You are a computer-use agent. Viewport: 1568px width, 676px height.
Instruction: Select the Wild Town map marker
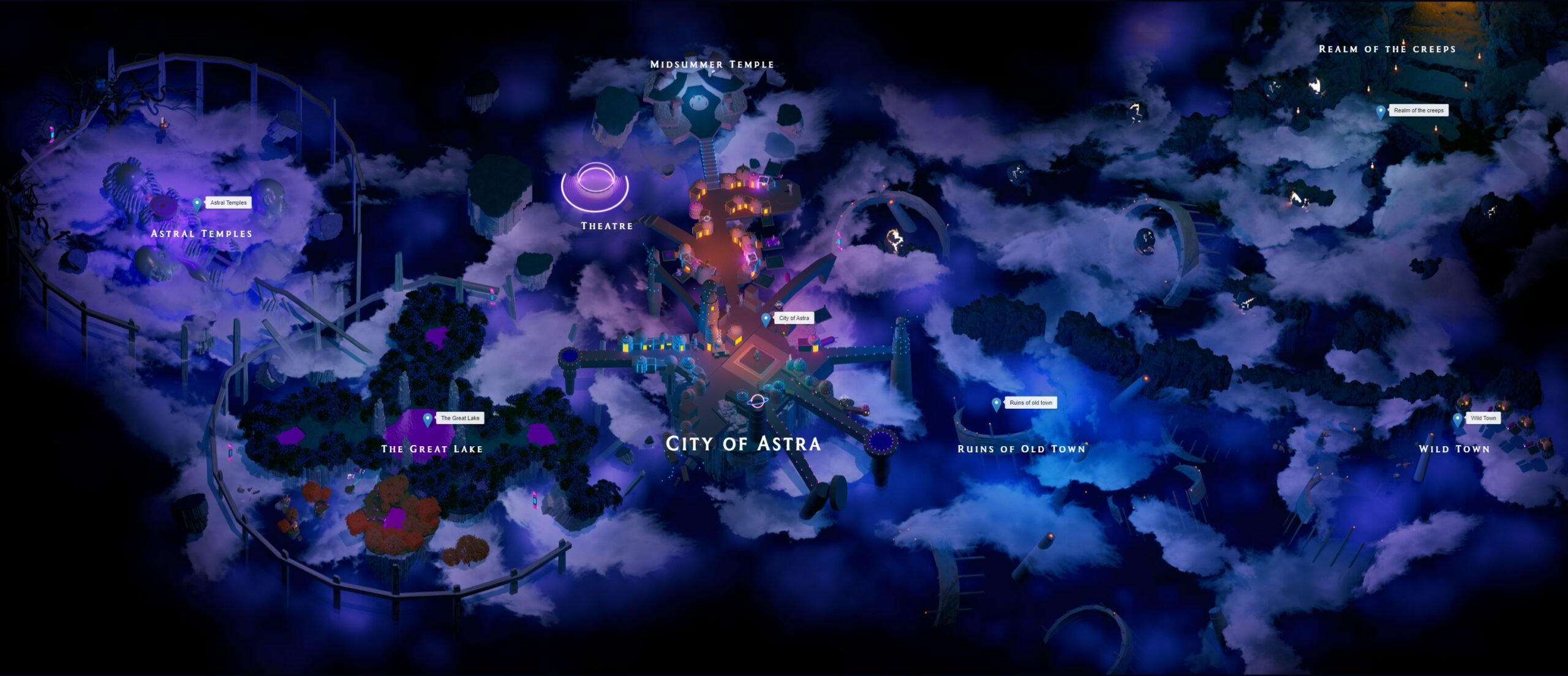[1458, 419]
